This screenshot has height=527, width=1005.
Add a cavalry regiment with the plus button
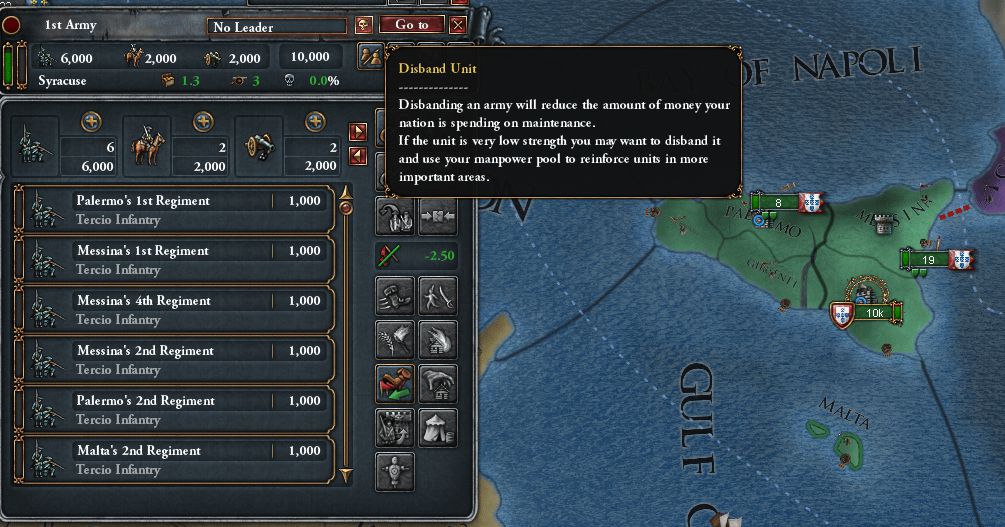204,121
